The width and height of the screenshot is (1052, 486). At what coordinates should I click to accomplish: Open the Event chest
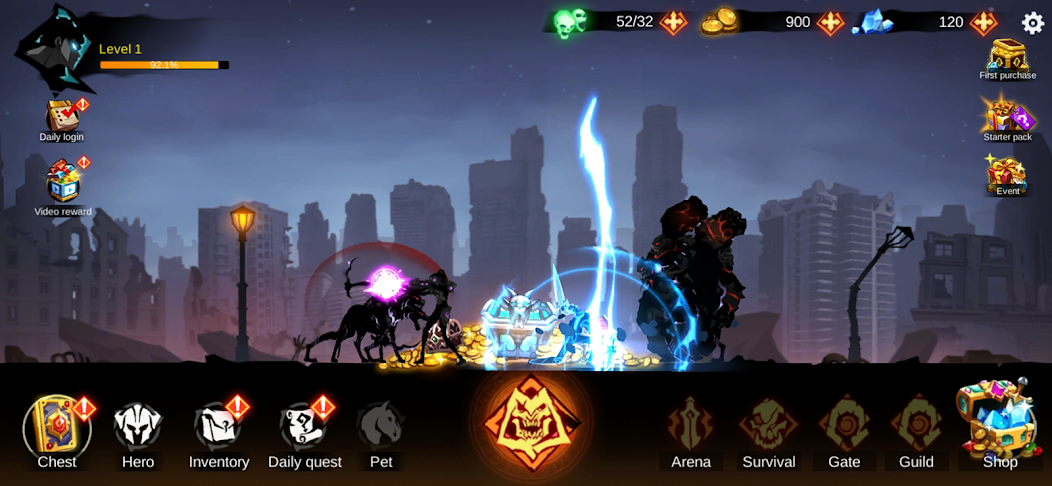pyautogui.click(x=1007, y=175)
